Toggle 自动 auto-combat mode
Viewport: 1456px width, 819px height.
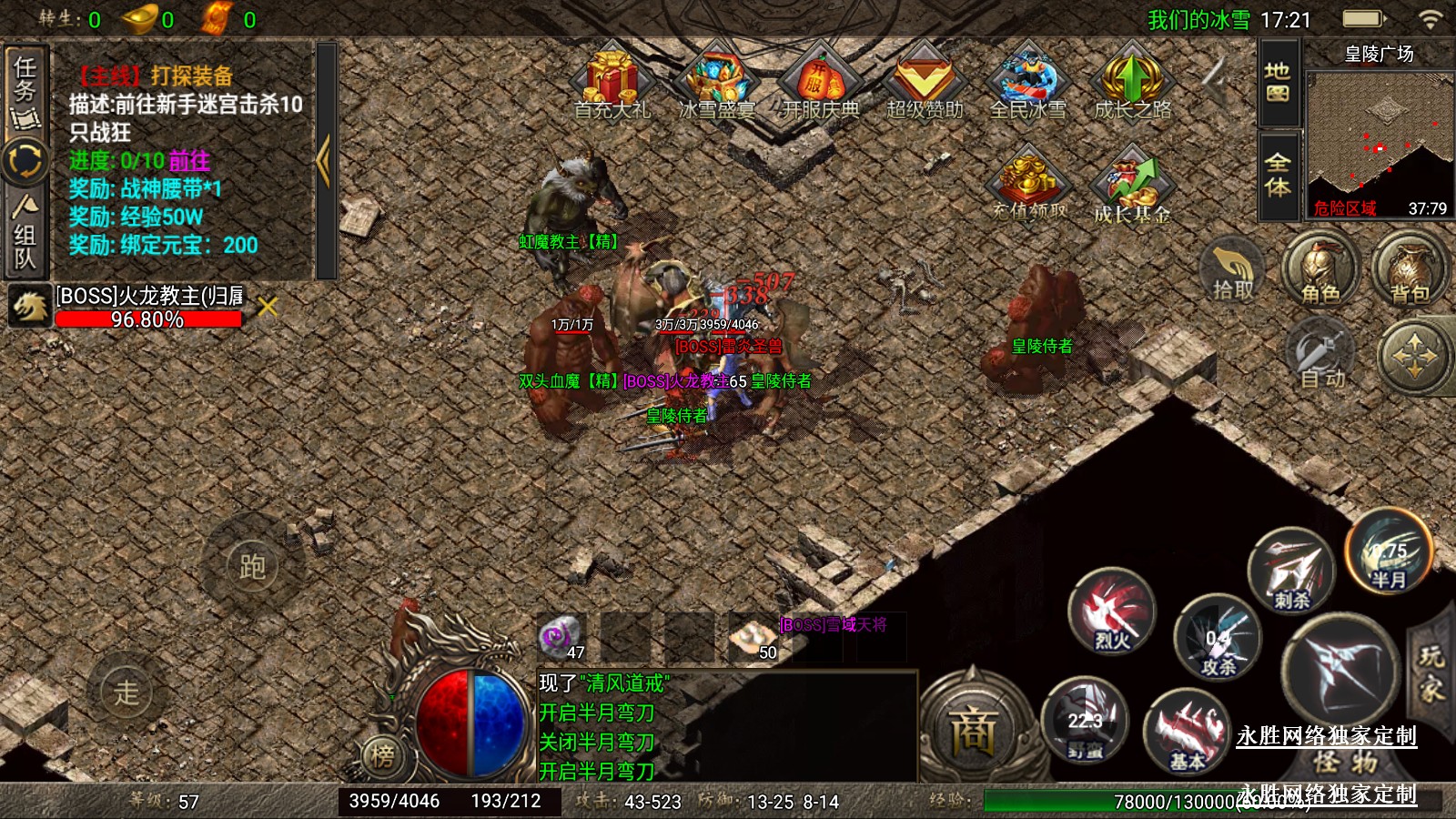[x=1321, y=357]
